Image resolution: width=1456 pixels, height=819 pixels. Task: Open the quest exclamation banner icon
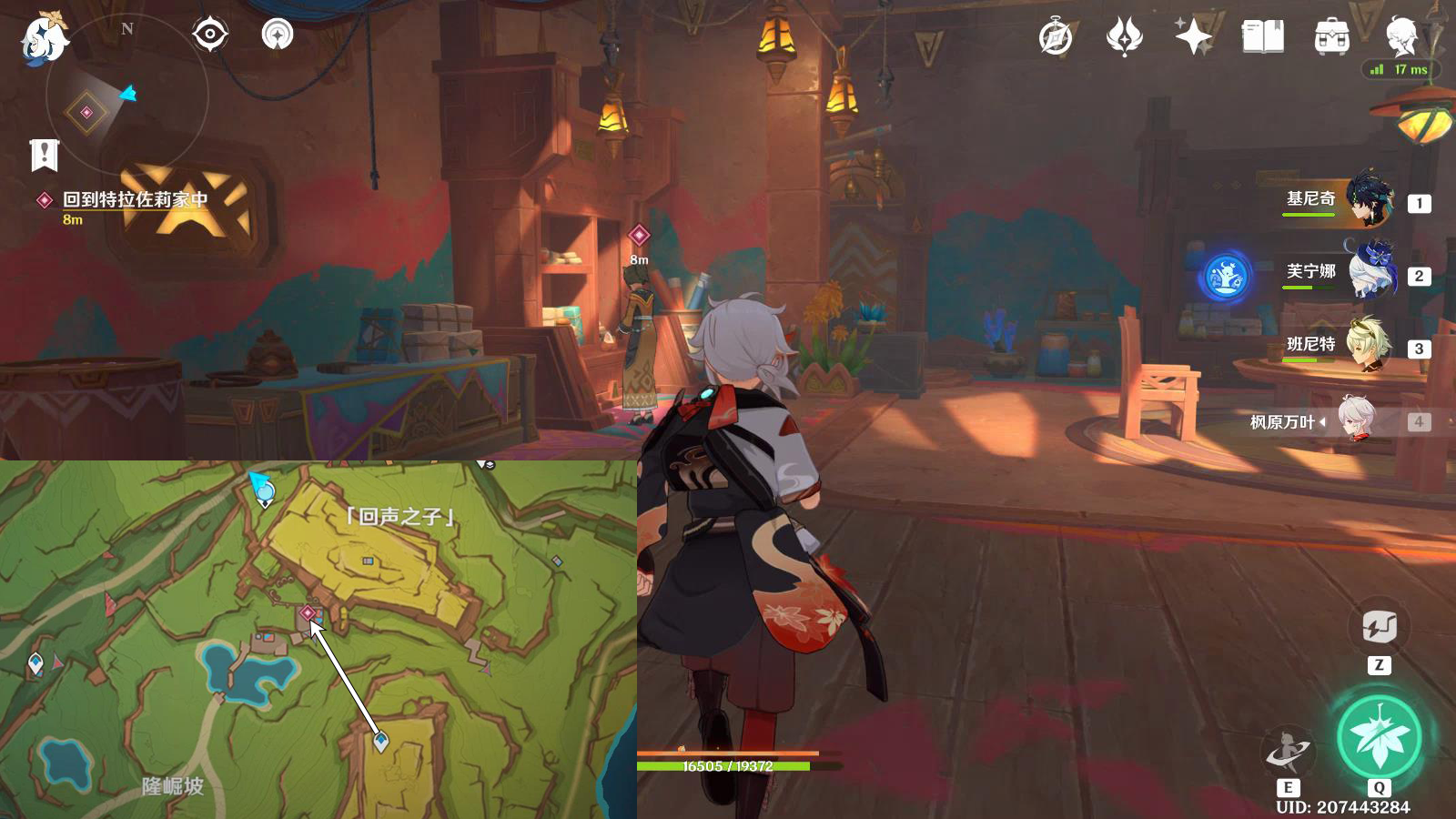click(x=44, y=155)
